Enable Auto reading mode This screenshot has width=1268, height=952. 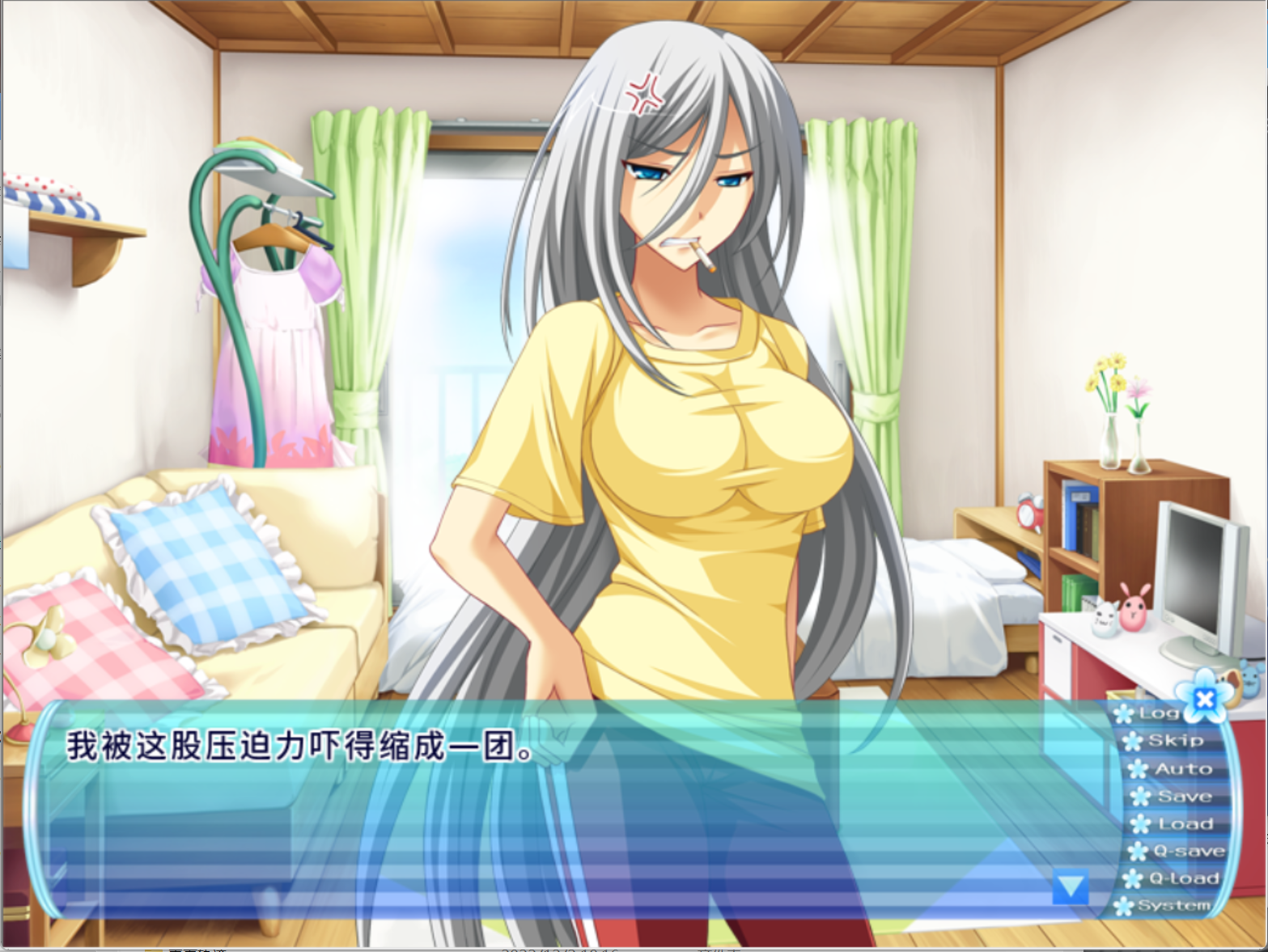point(1181,768)
